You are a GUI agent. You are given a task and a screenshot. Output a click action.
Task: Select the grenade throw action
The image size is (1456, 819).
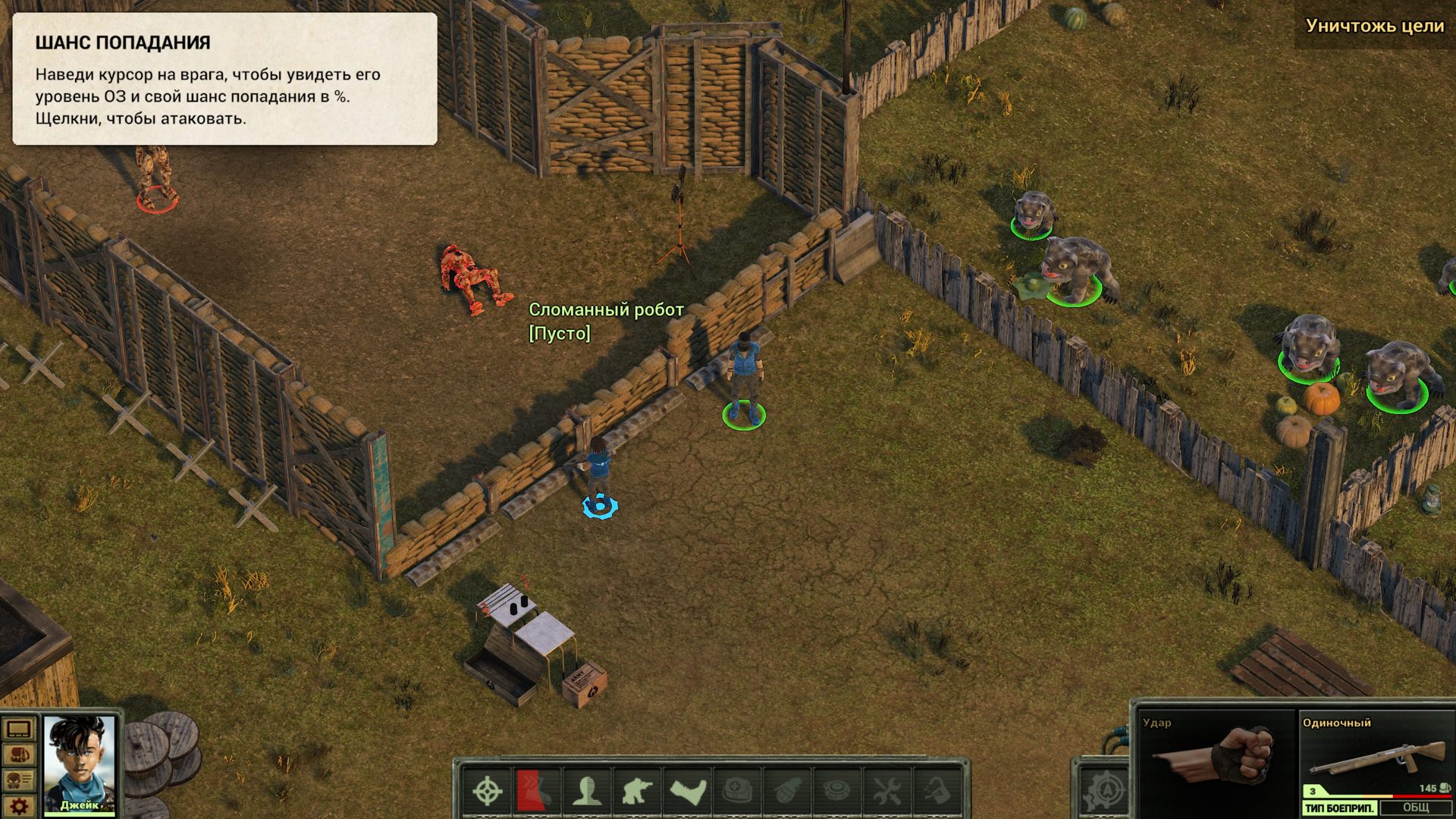[786, 791]
